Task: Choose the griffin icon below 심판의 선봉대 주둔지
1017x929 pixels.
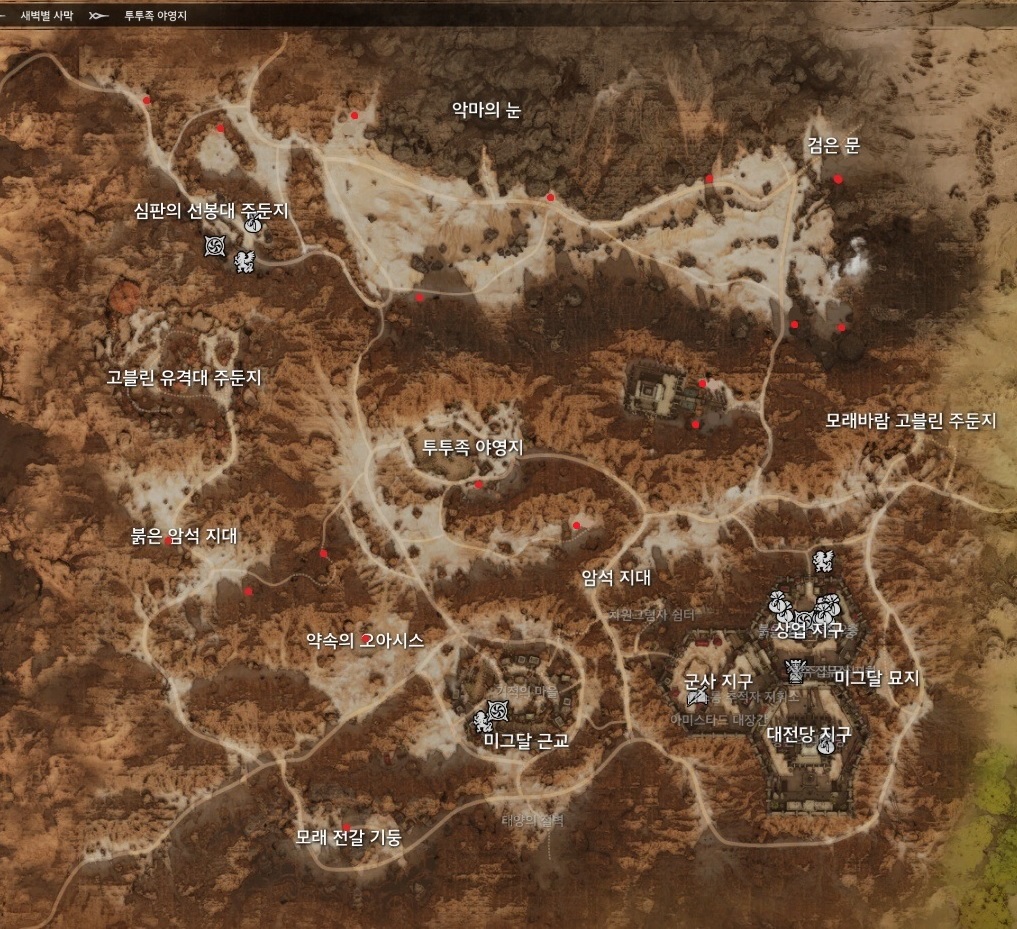Action: coord(243,262)
